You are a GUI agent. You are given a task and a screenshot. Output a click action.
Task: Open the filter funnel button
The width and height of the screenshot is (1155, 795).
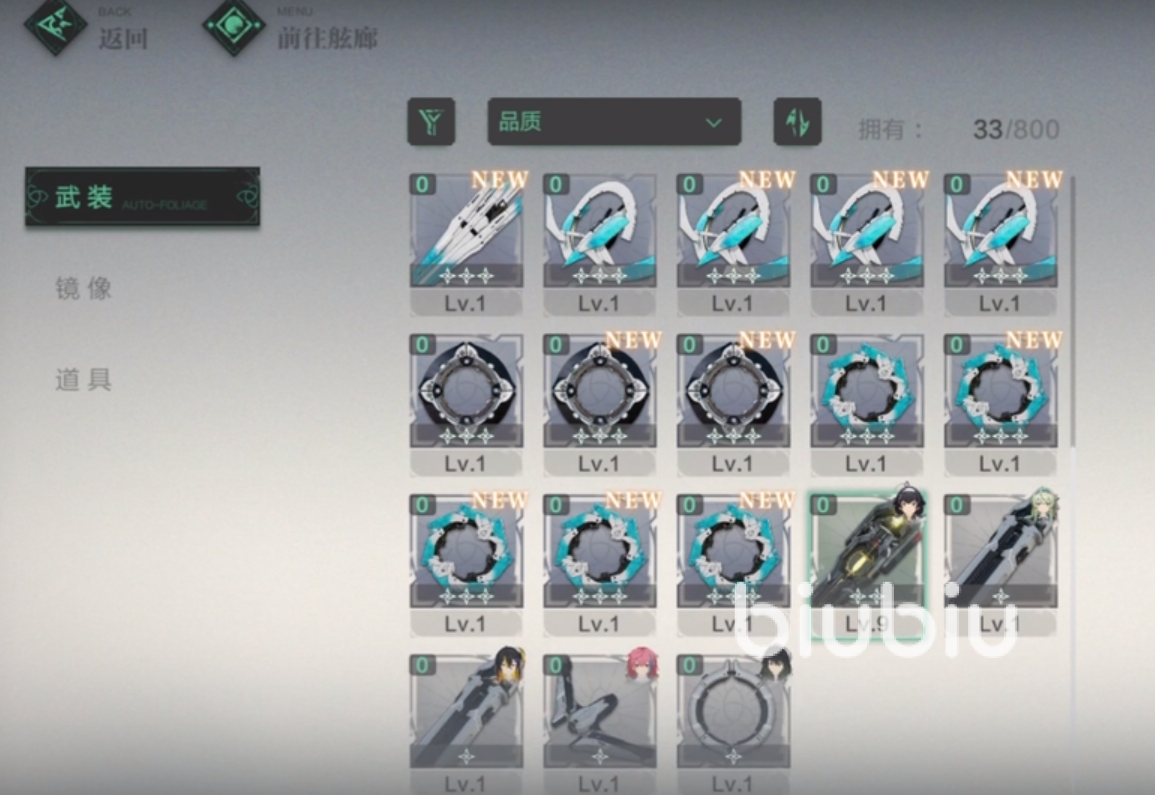pos(431,122)
